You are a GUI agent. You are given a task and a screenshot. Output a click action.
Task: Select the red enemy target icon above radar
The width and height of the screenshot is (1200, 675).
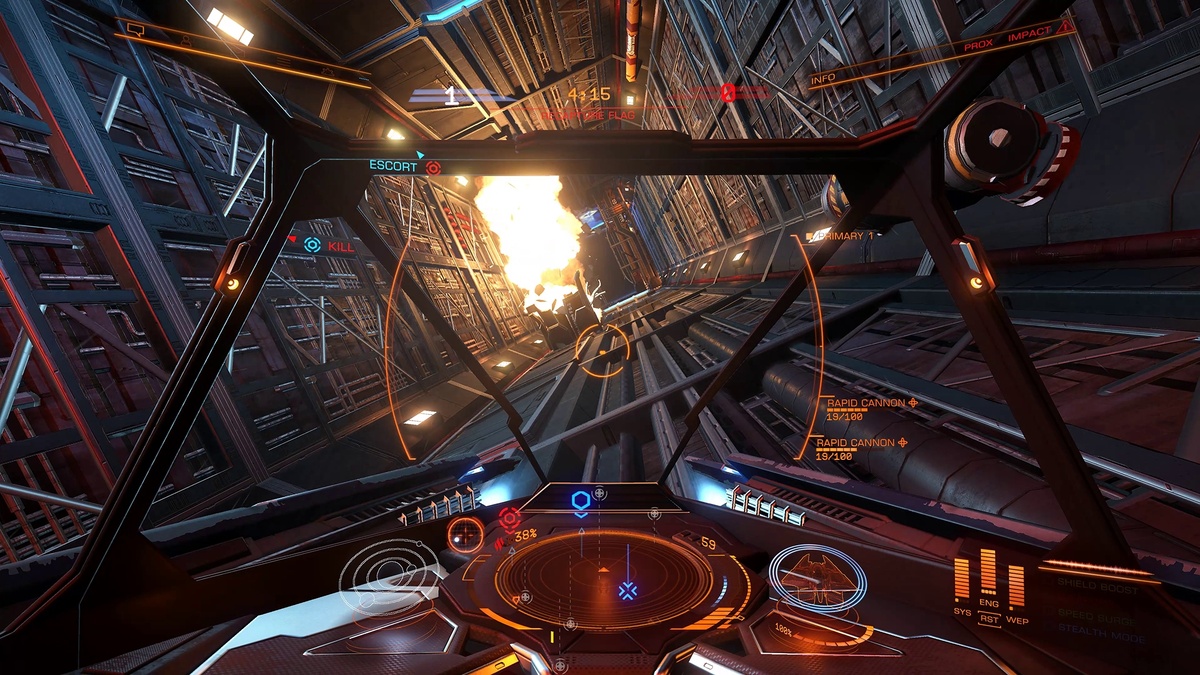click(509, 517)
